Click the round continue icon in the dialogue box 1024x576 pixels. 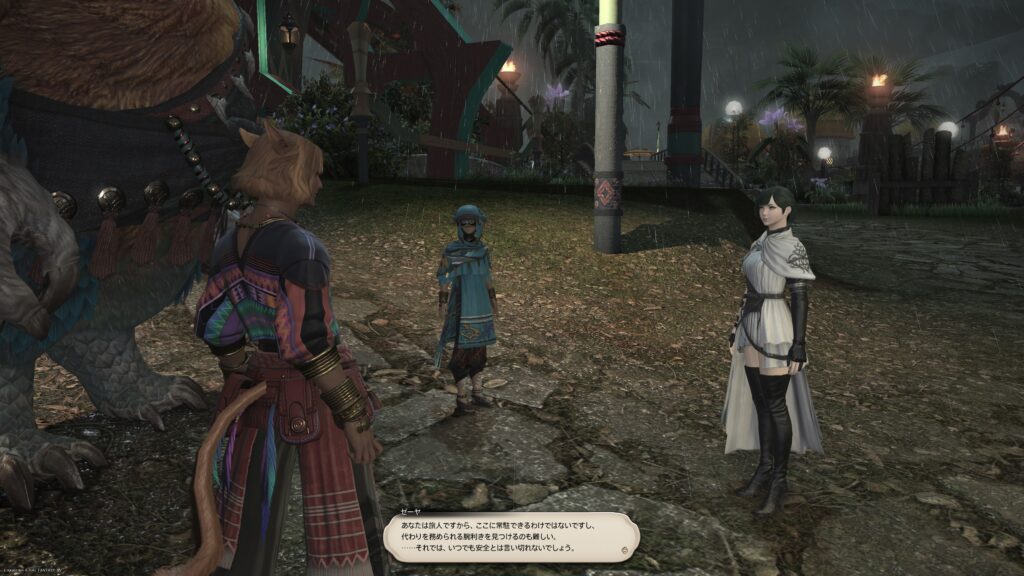625,549
